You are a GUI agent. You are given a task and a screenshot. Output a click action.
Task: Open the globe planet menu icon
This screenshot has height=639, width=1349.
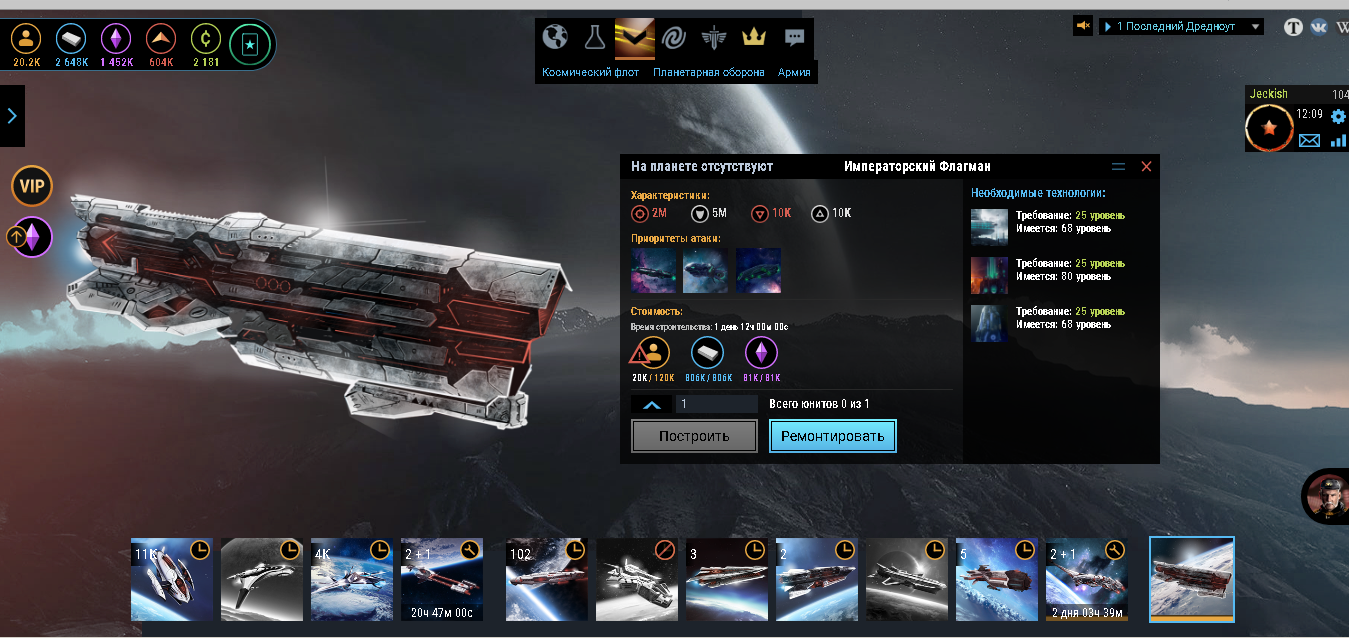pos(555,37)
